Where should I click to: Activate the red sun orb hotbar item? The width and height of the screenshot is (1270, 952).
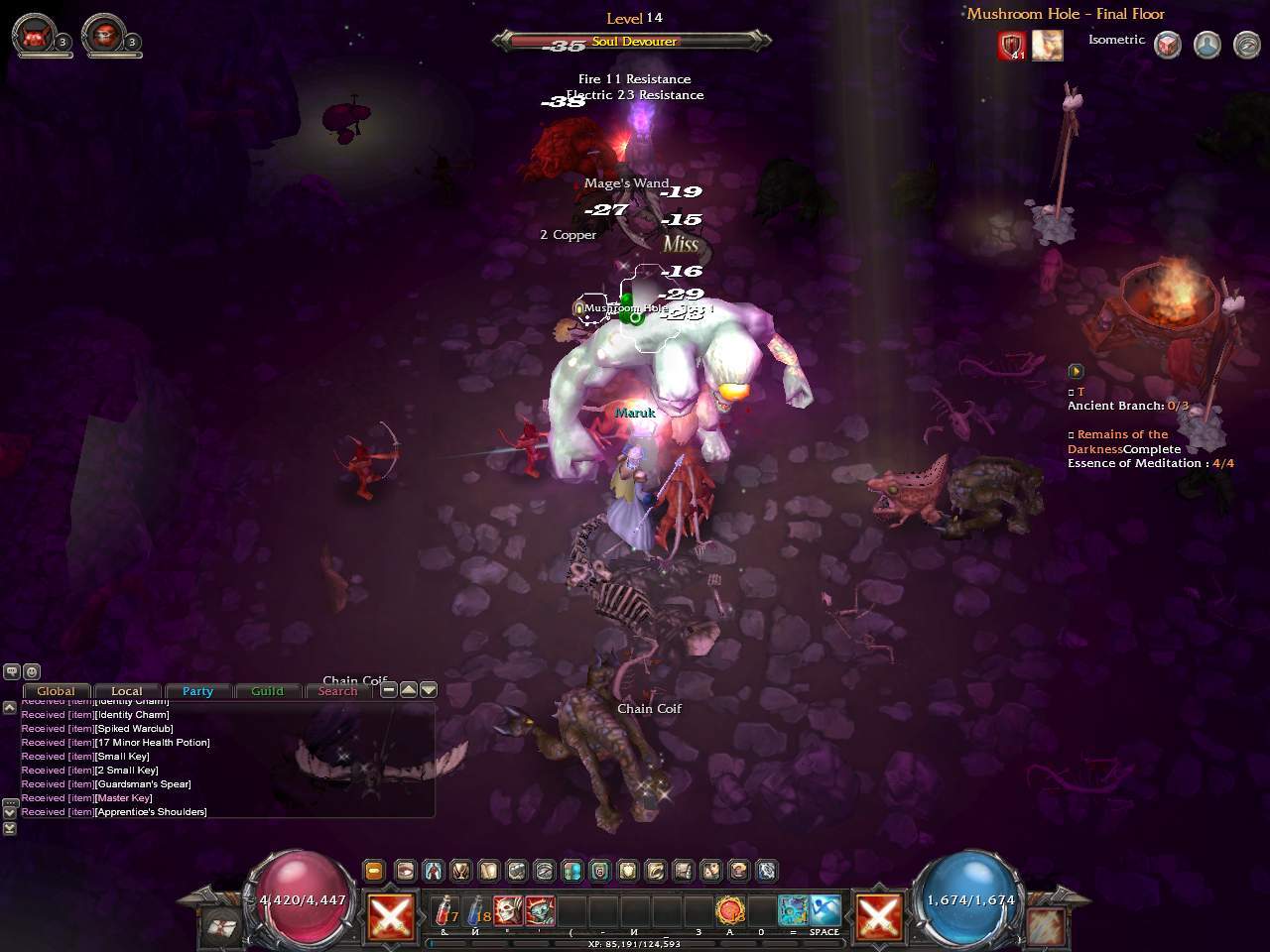(731, 910)
